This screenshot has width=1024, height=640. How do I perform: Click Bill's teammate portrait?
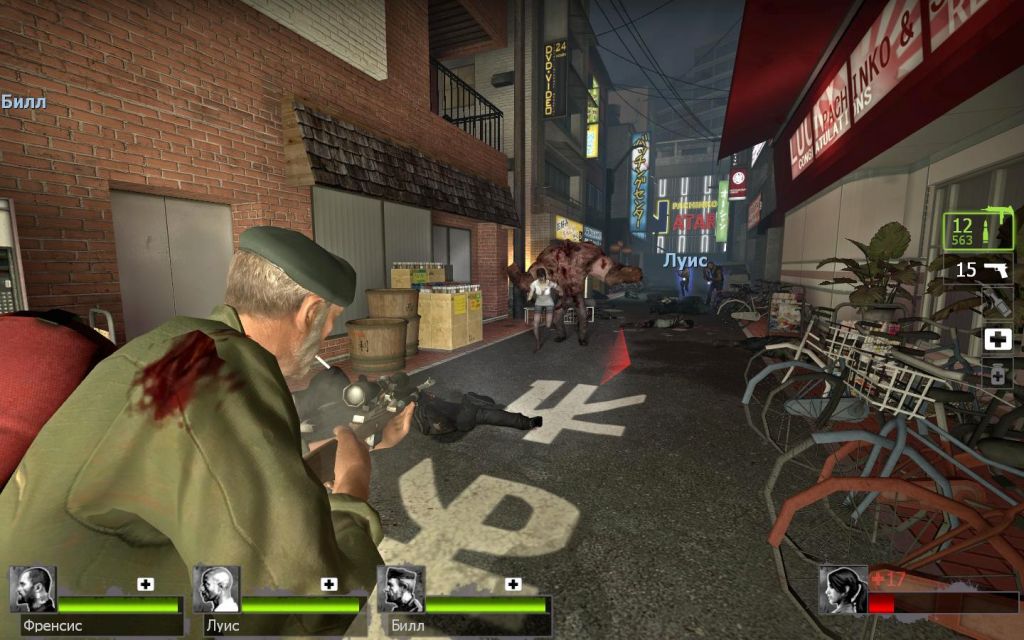401,589
